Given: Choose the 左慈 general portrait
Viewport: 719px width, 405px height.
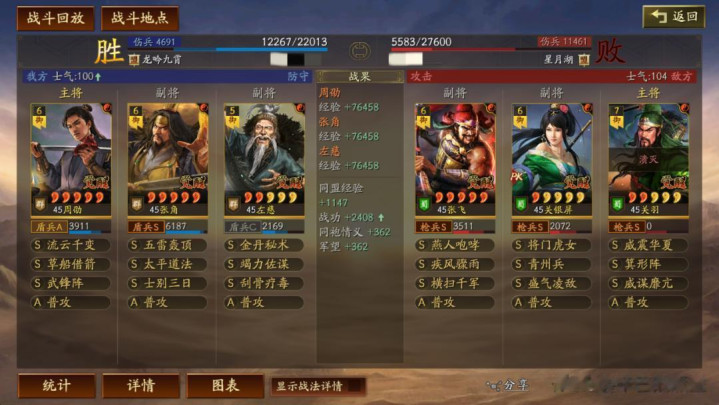Looking at the screenshot, I should pos(263,153).
